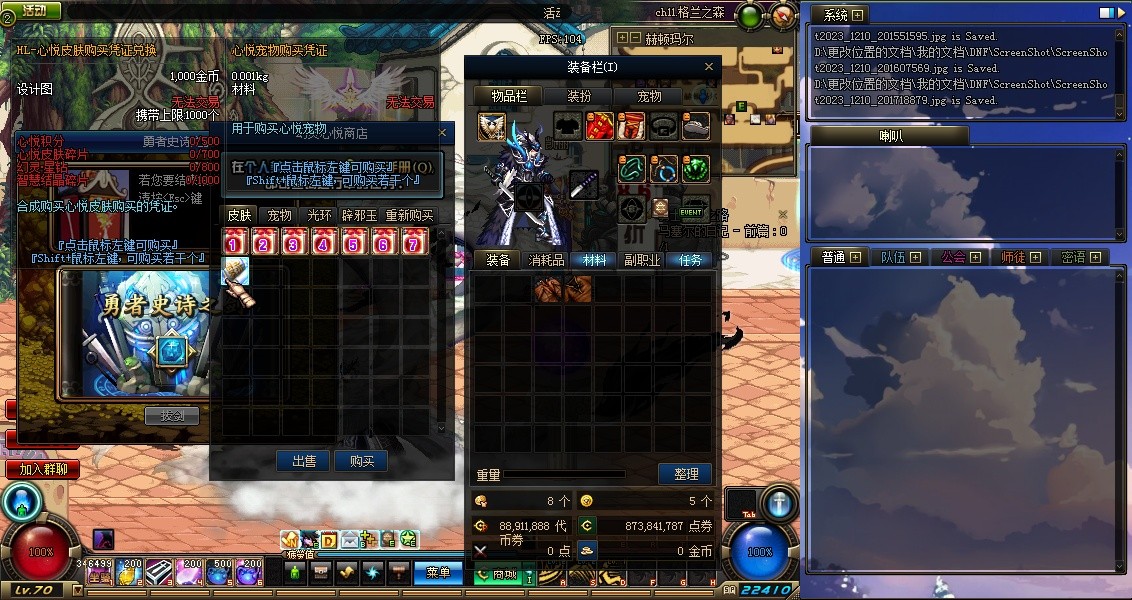Click the 出售 sell button
The height and width of the screenshot is (600, 1132).
[304, 461]
